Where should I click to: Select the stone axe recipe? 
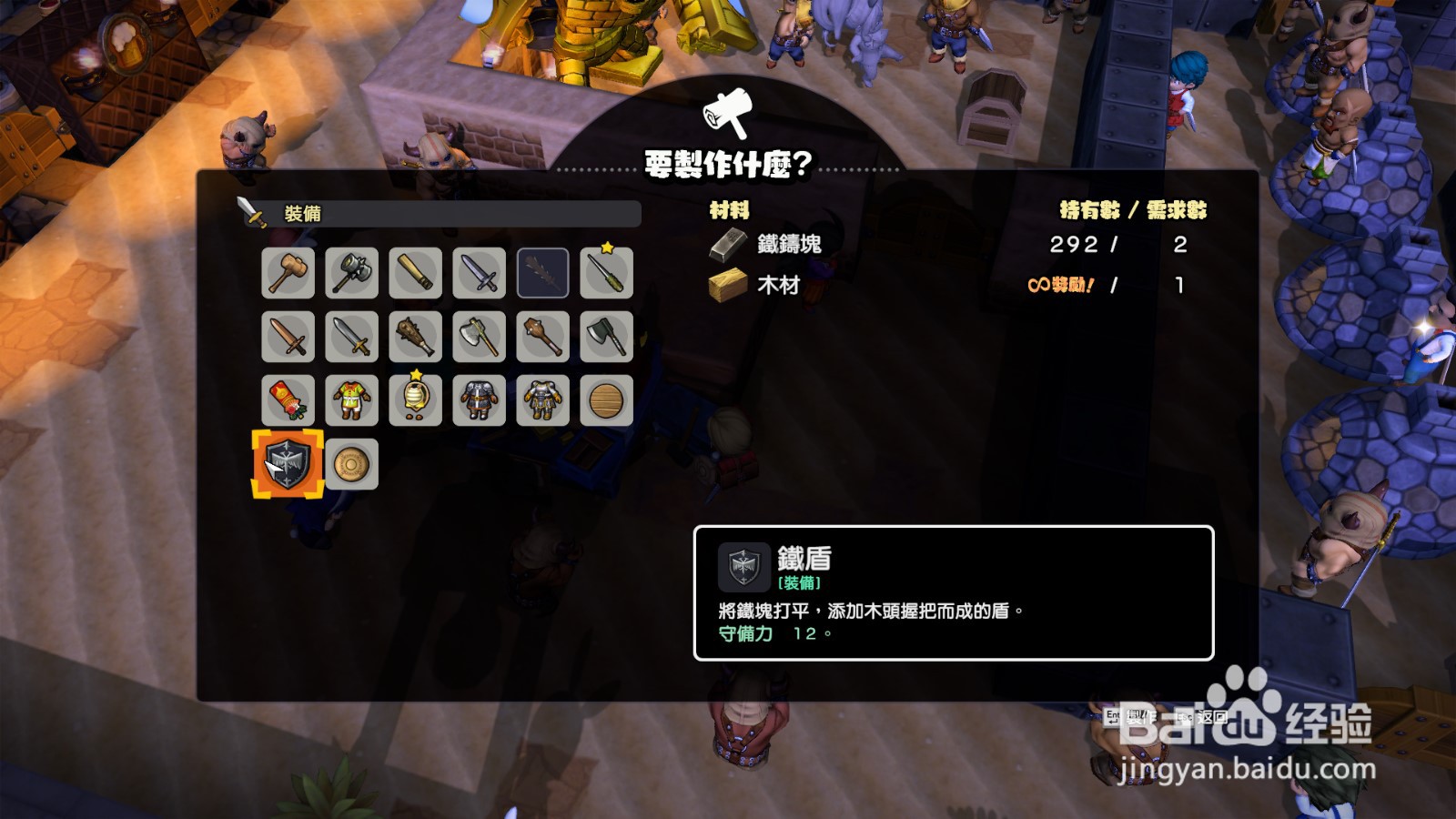pos(480,335)
